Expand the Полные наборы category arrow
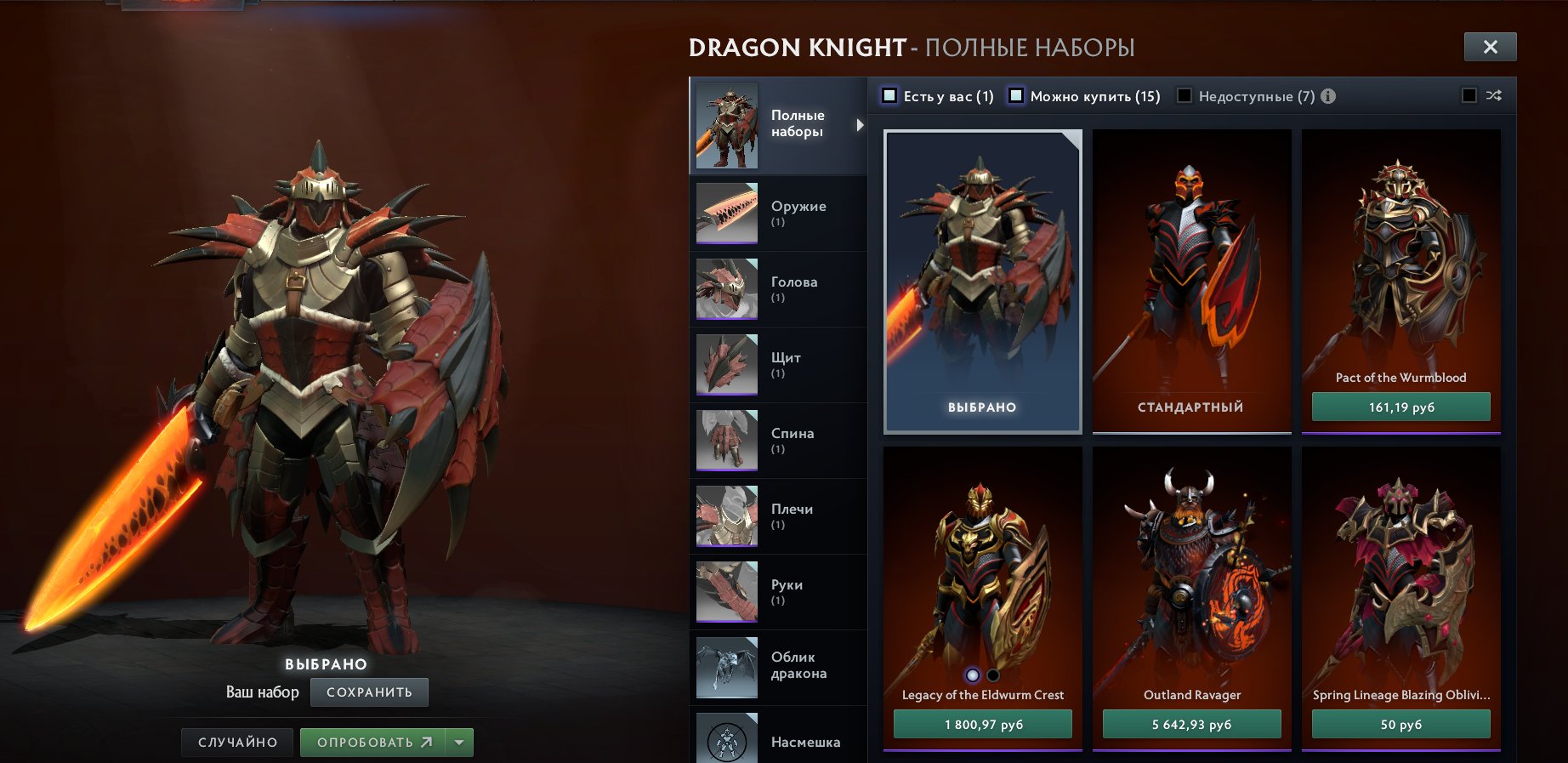 tap(859, 124)
